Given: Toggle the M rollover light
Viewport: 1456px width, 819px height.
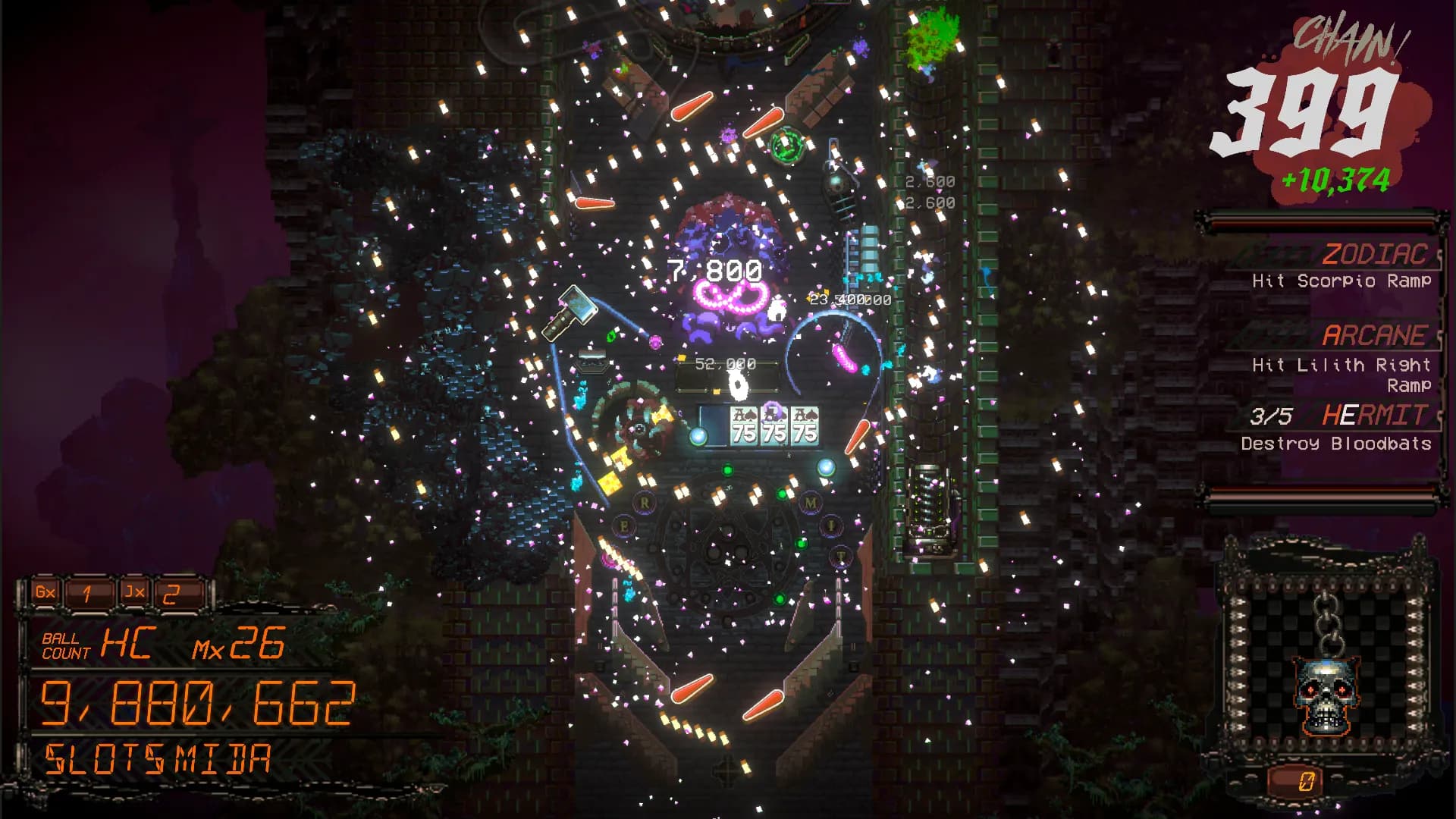Looking at the screenshot, I should click(x=810, y=503).
